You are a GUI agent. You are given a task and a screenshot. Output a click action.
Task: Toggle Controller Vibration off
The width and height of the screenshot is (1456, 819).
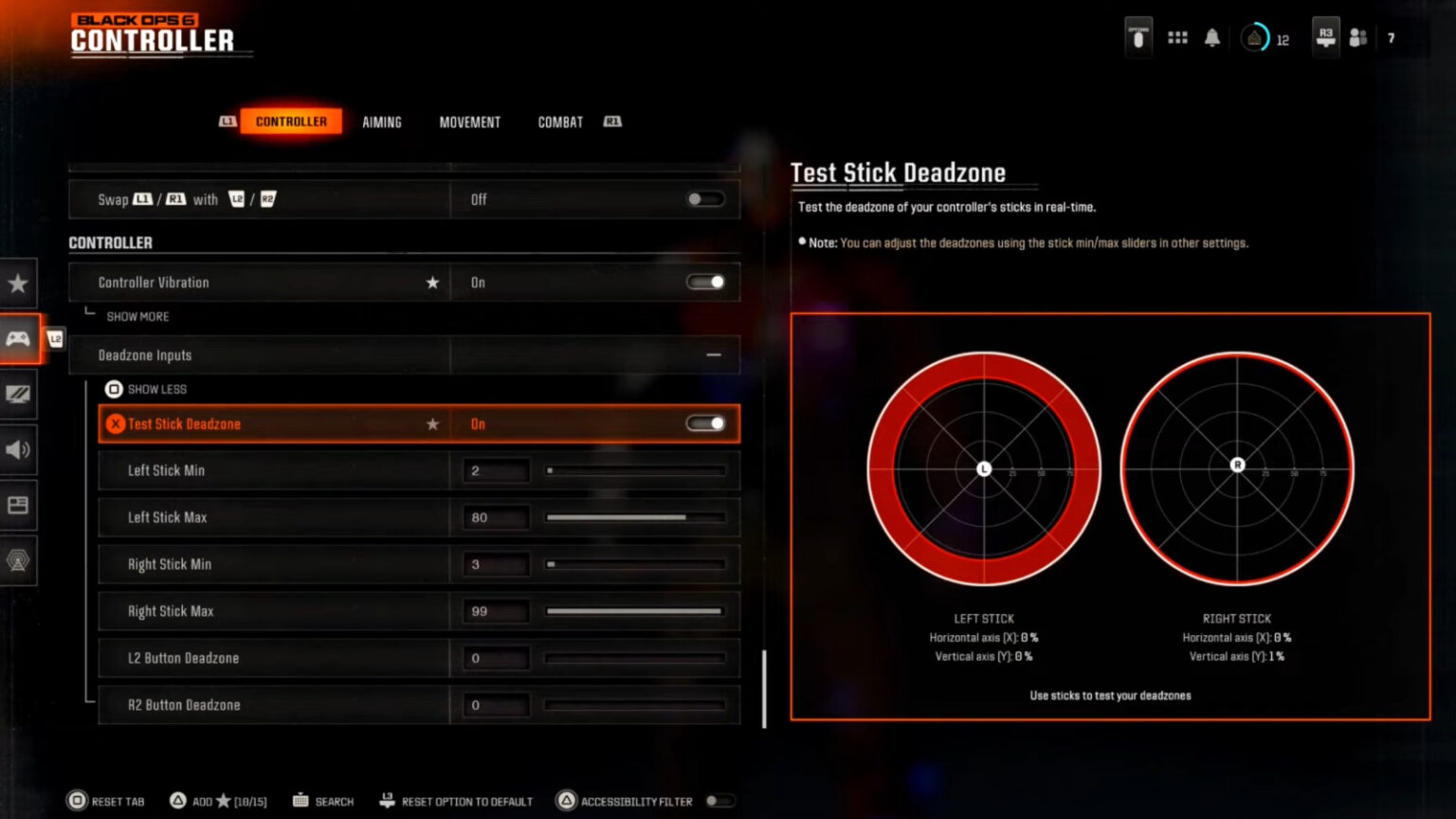pyautogui.click(x=705, y=282)
